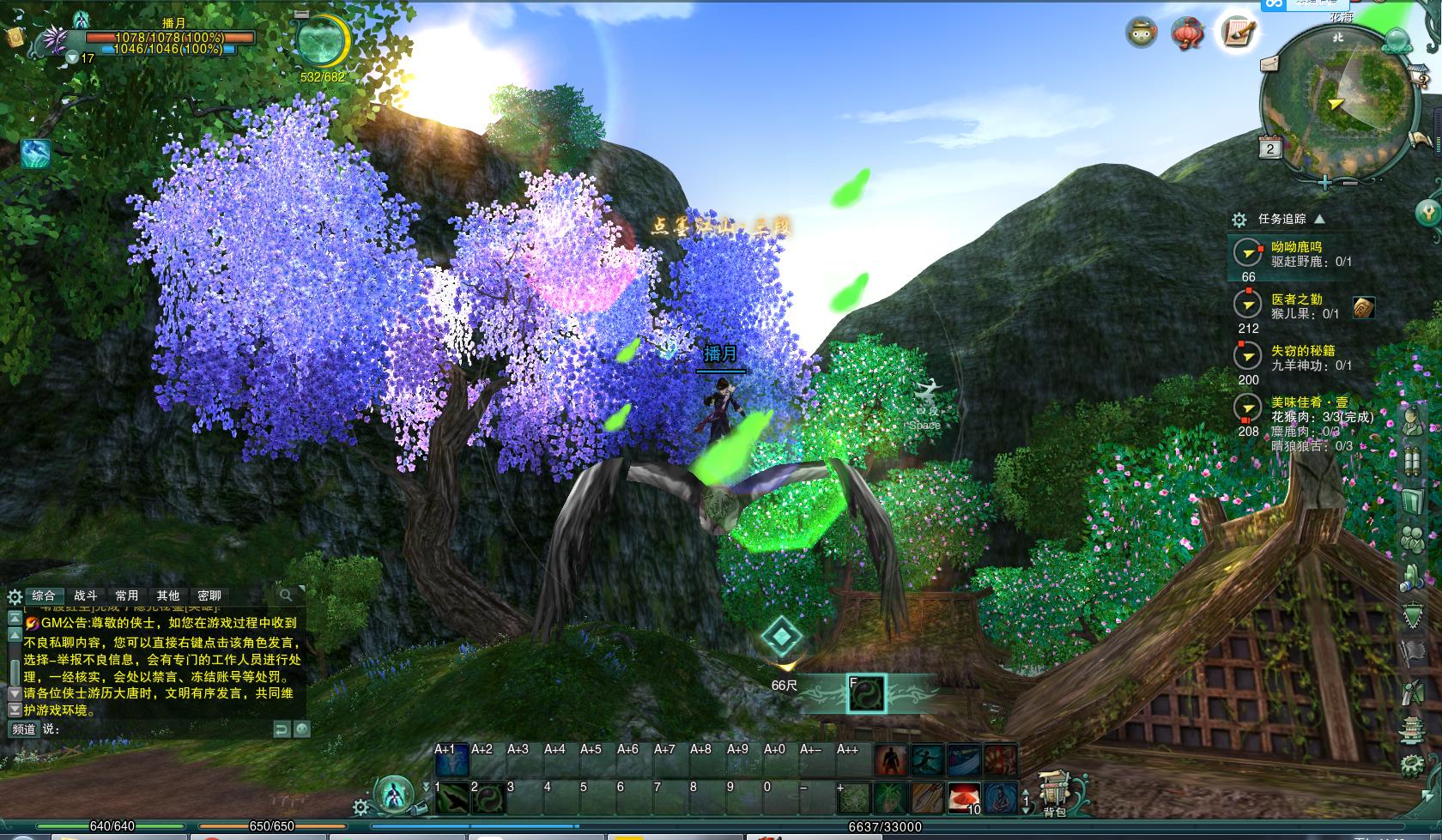Click the 频道 channel button
The width and height of the screenshot is (1442, 840).
[23, 729]
